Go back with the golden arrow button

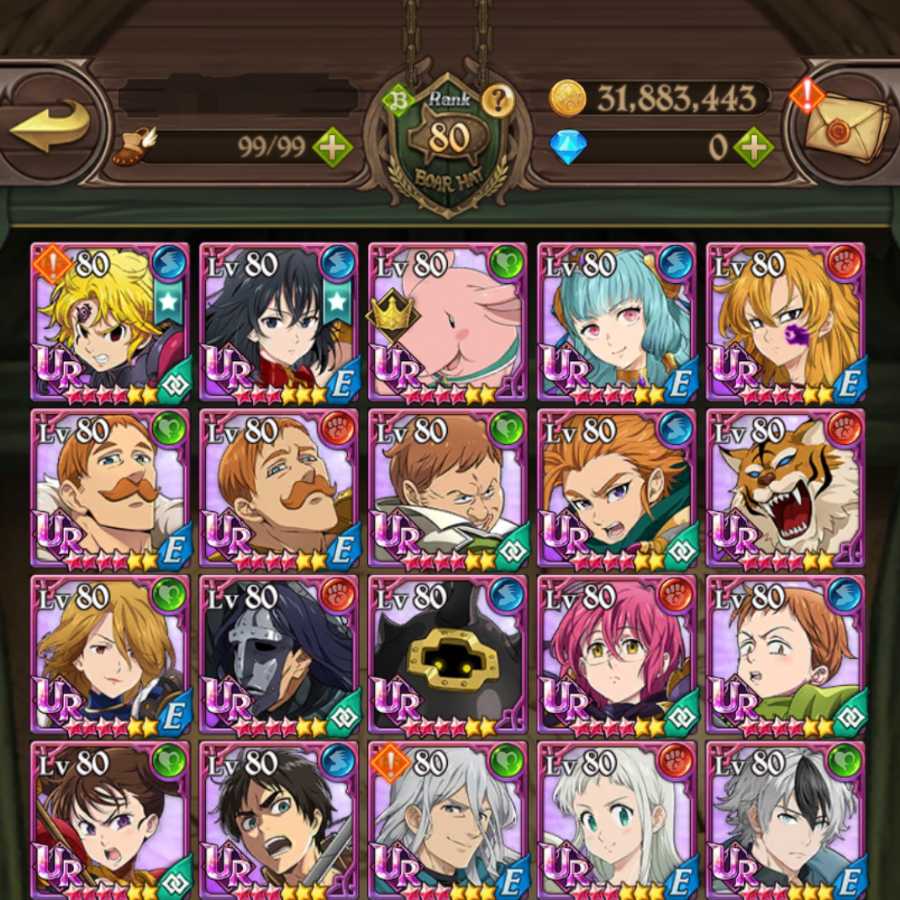coord(50,127)
